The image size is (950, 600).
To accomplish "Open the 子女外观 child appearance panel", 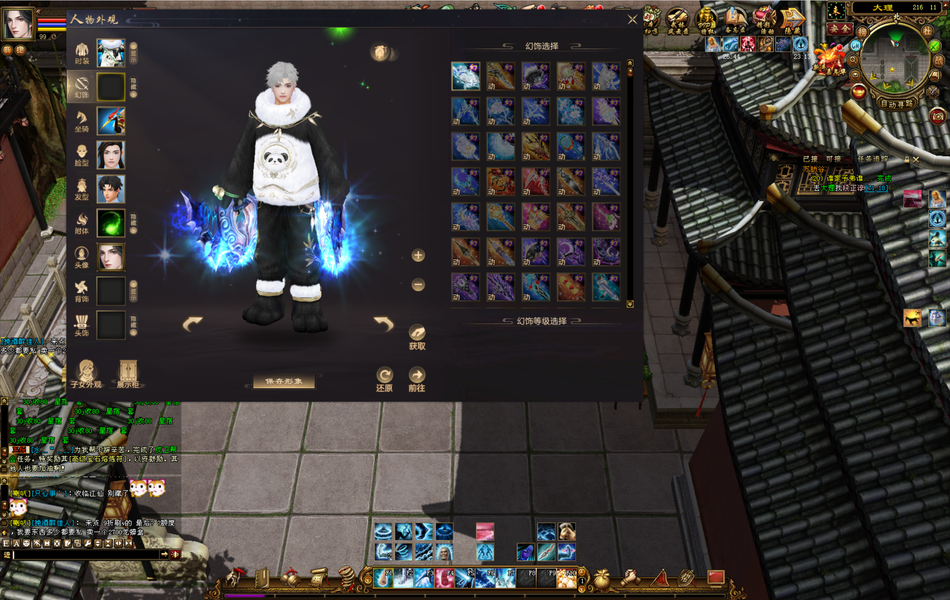I will pos(87,373).
